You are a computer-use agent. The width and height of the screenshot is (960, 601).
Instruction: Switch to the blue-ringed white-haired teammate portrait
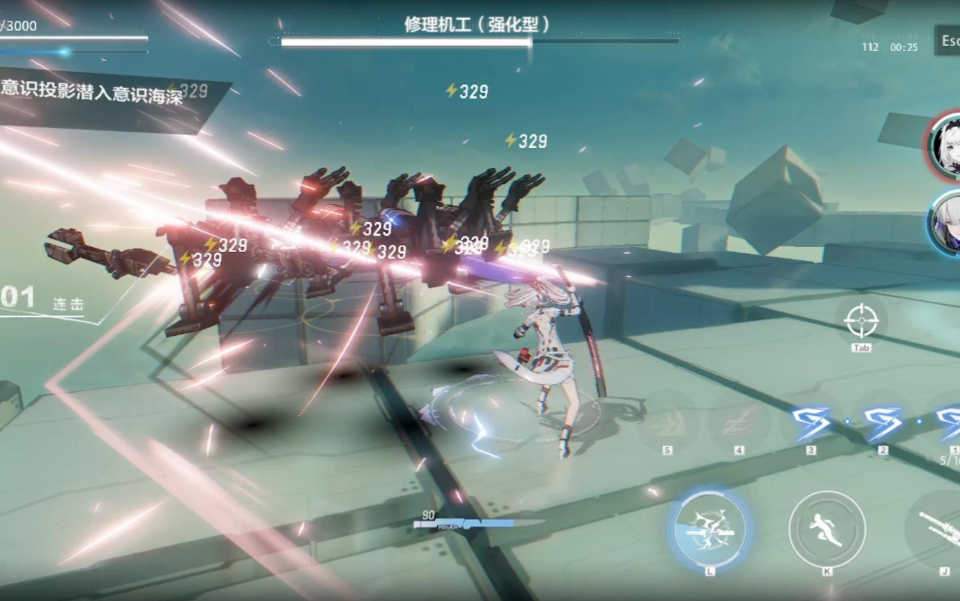(x=946, y=222)
